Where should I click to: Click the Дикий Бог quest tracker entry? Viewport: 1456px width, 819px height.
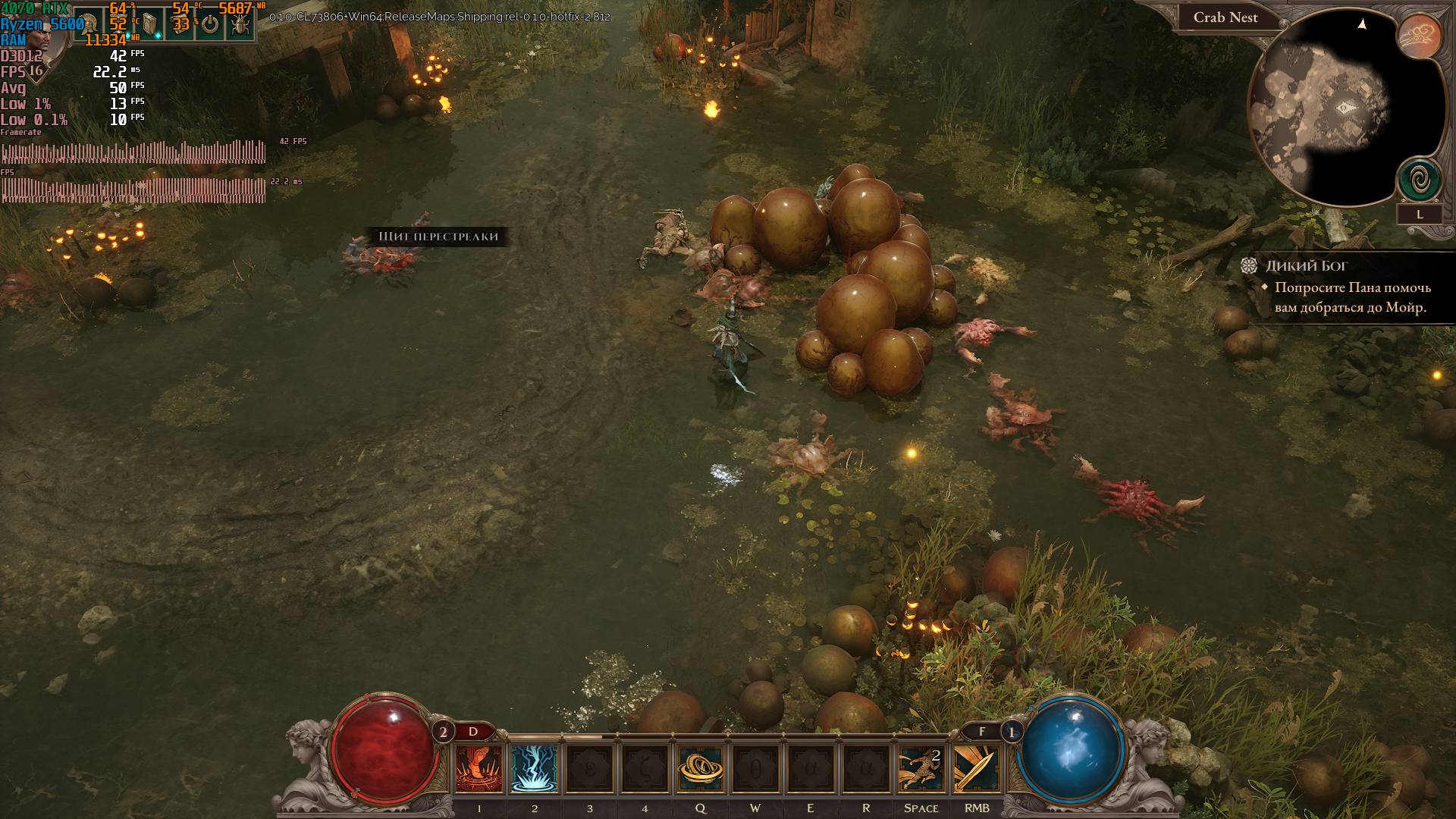1306,265
